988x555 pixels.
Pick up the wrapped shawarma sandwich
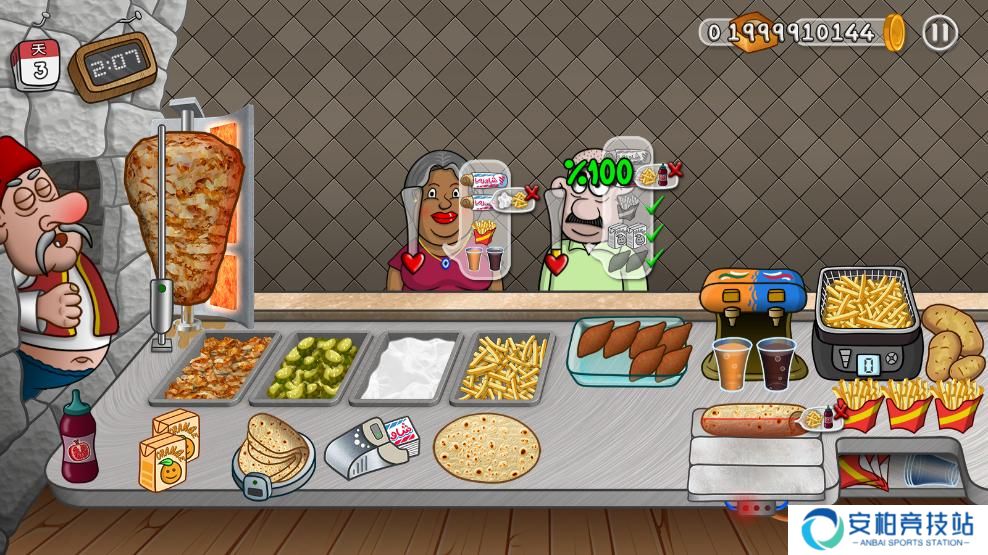click(x=752, y=420)
